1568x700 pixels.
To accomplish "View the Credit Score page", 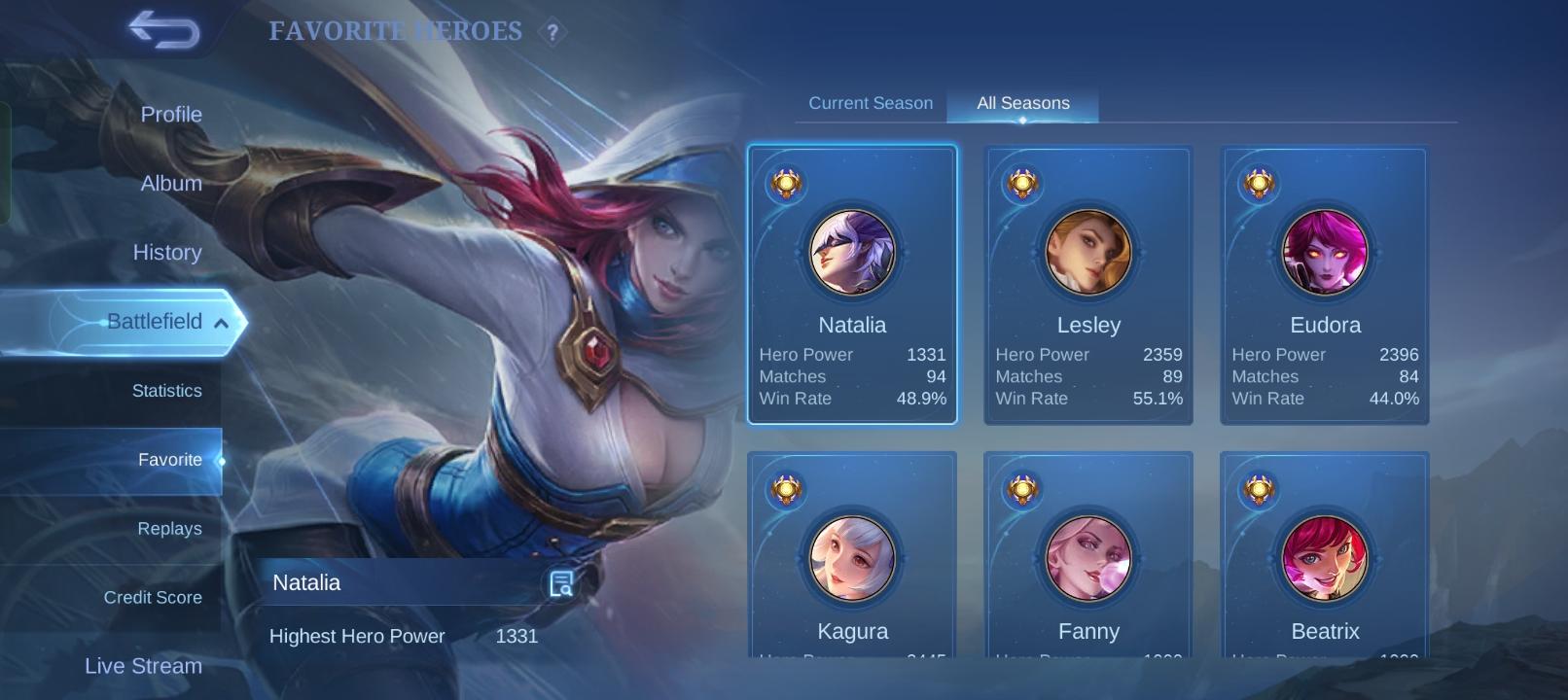I will pyautogui.click(x=153, y=597).
